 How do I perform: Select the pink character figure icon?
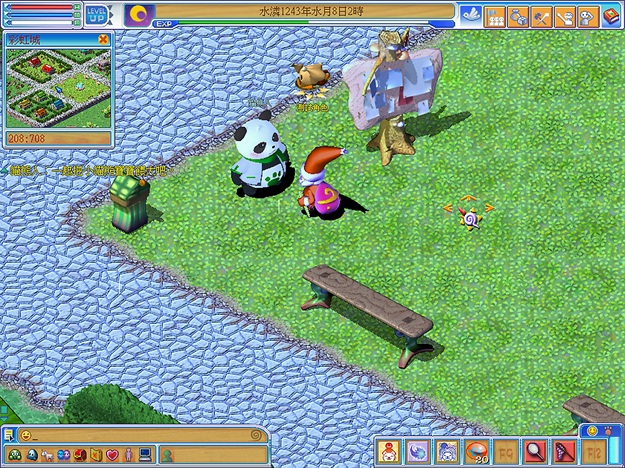point(128,456)
